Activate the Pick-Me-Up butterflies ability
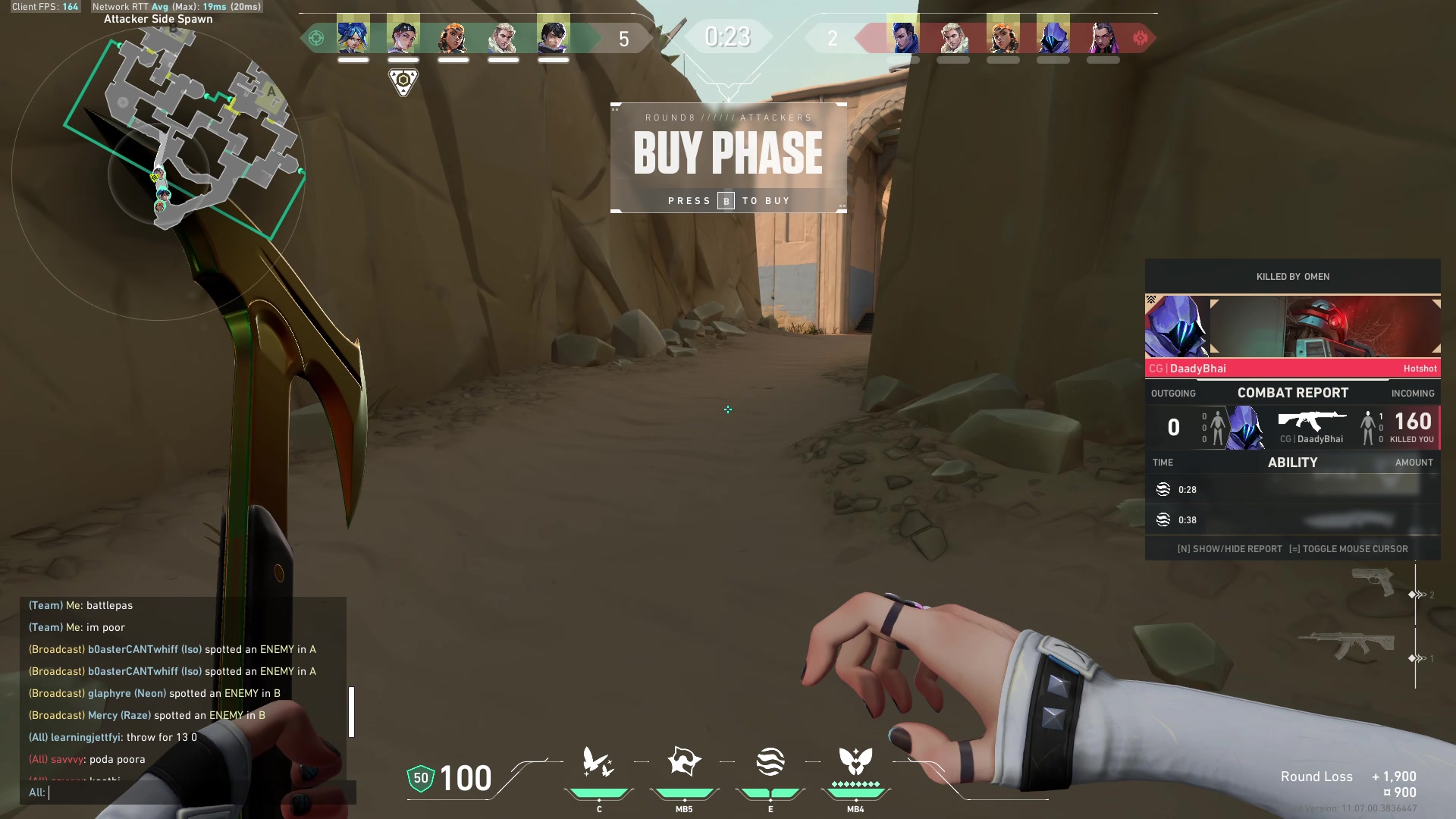 click(x=598, y=763)
